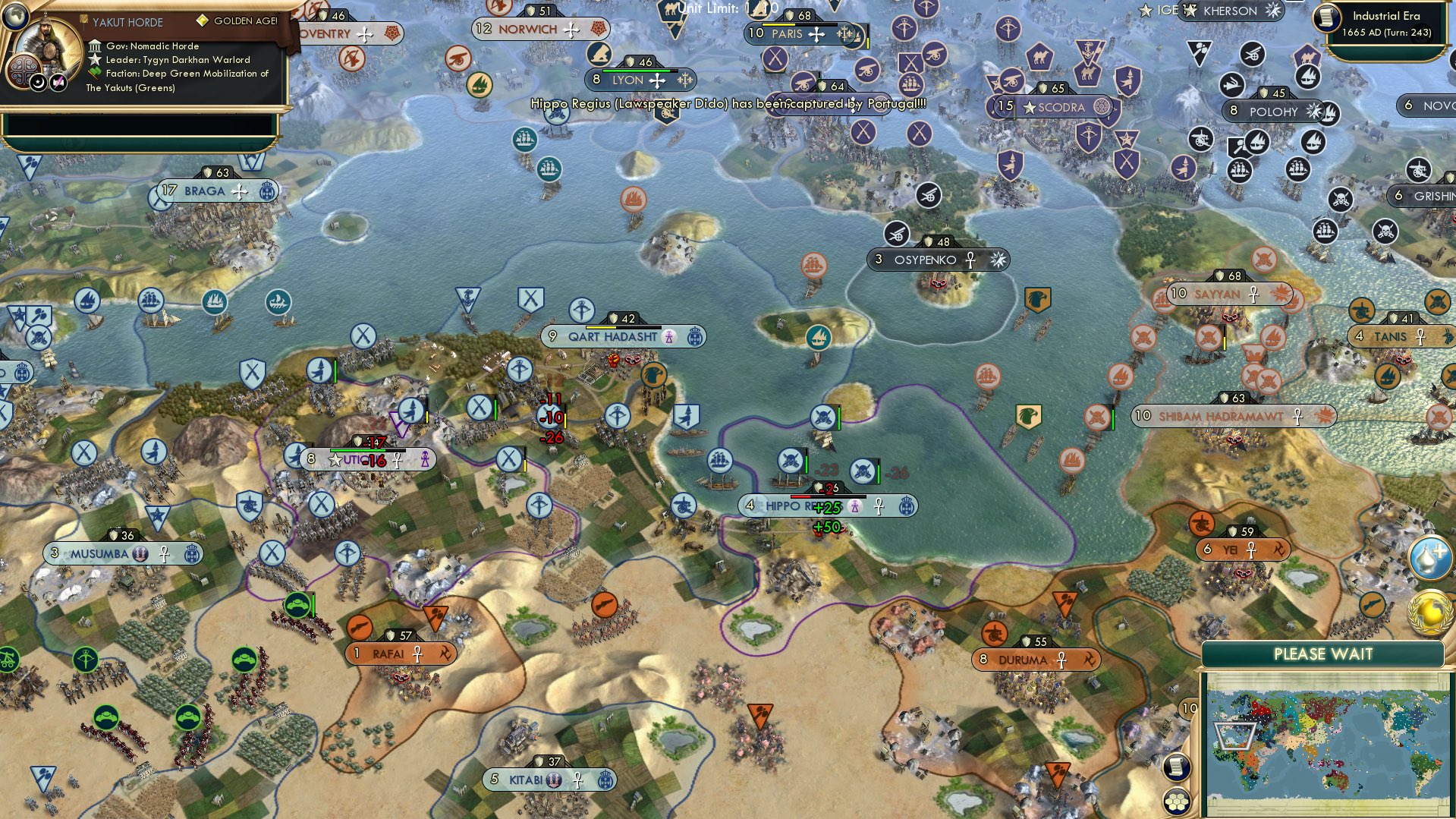Open the notifications scroll icon
The image size is (1456, 819).
pos(1177,767)
